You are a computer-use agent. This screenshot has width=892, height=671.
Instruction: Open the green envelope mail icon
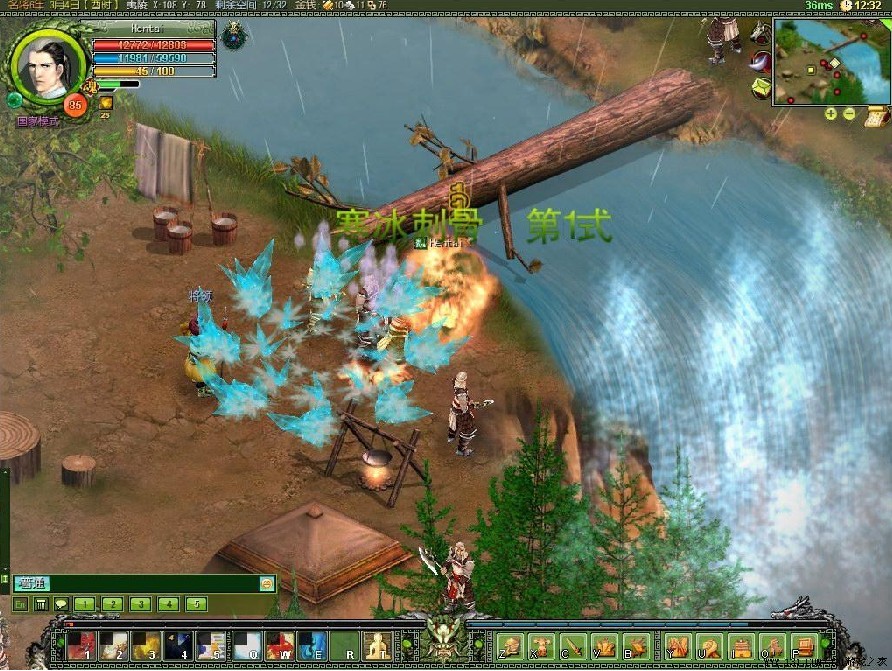(760, 88)
